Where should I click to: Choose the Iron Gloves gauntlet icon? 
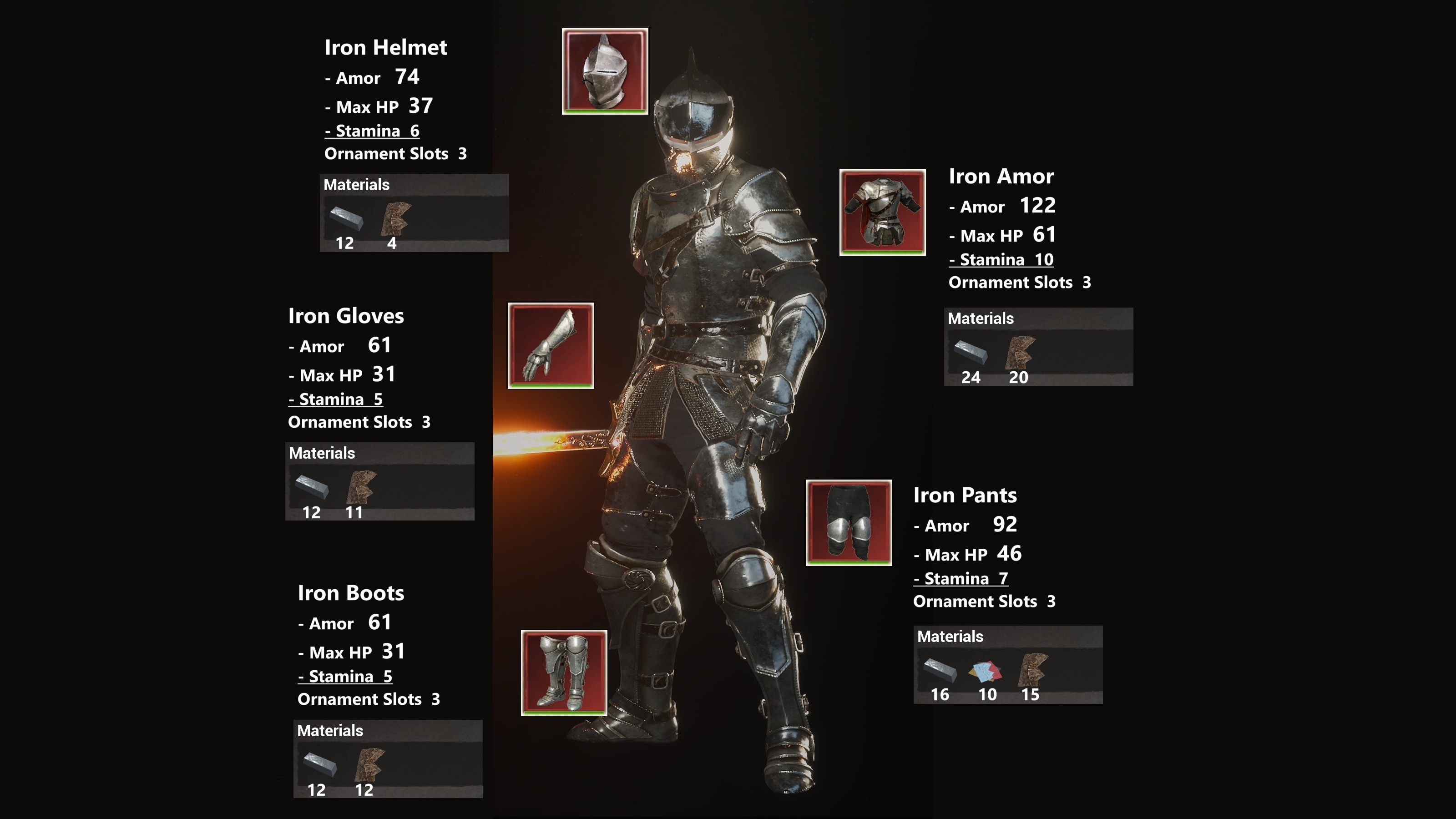(x=551, y=346)
